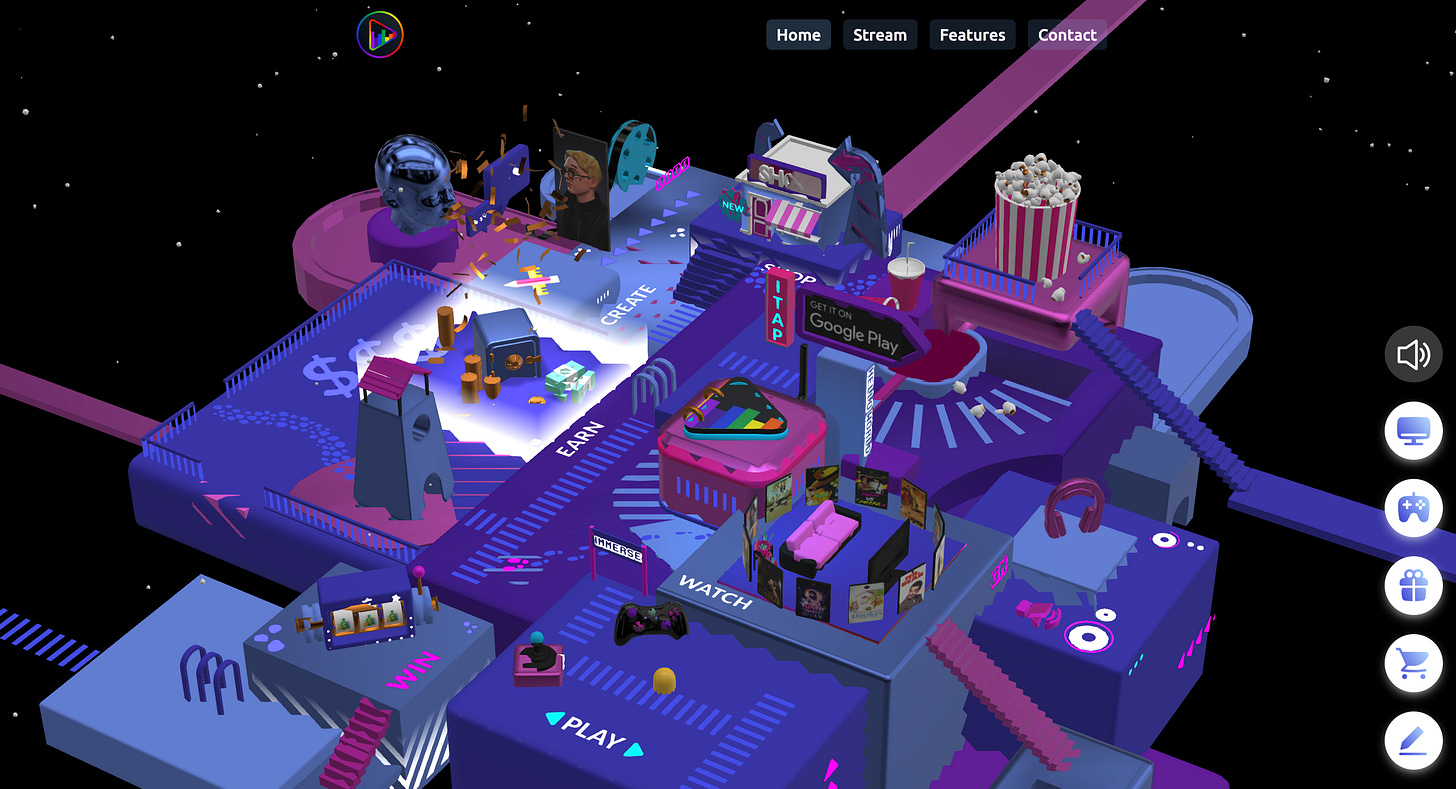View cart using the shopping cart icon
The width and height of the screenshot is (1456, 789).
tap(1413, 663)
